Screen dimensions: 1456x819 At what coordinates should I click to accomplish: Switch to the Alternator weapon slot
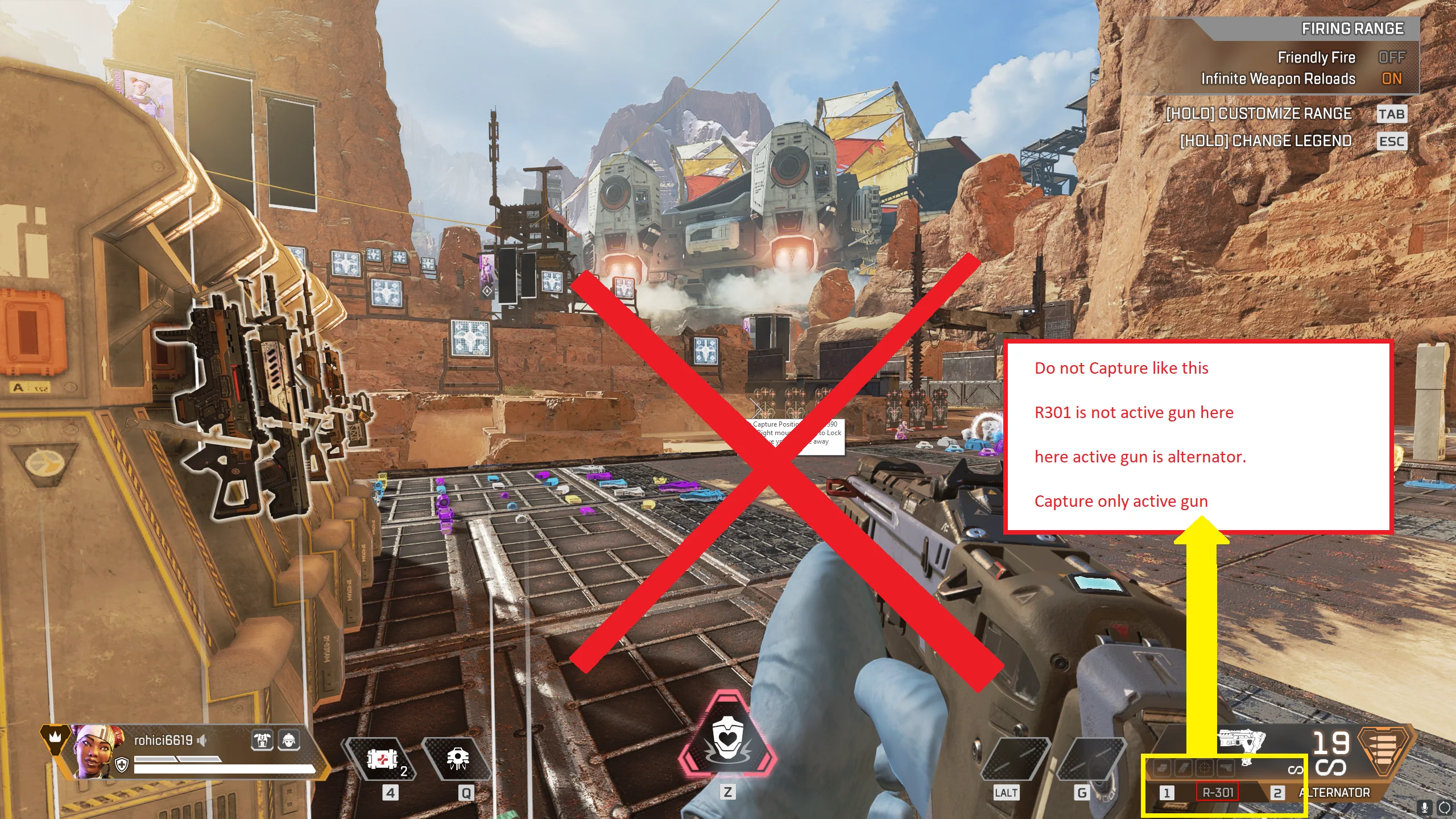click(1334, 792)
